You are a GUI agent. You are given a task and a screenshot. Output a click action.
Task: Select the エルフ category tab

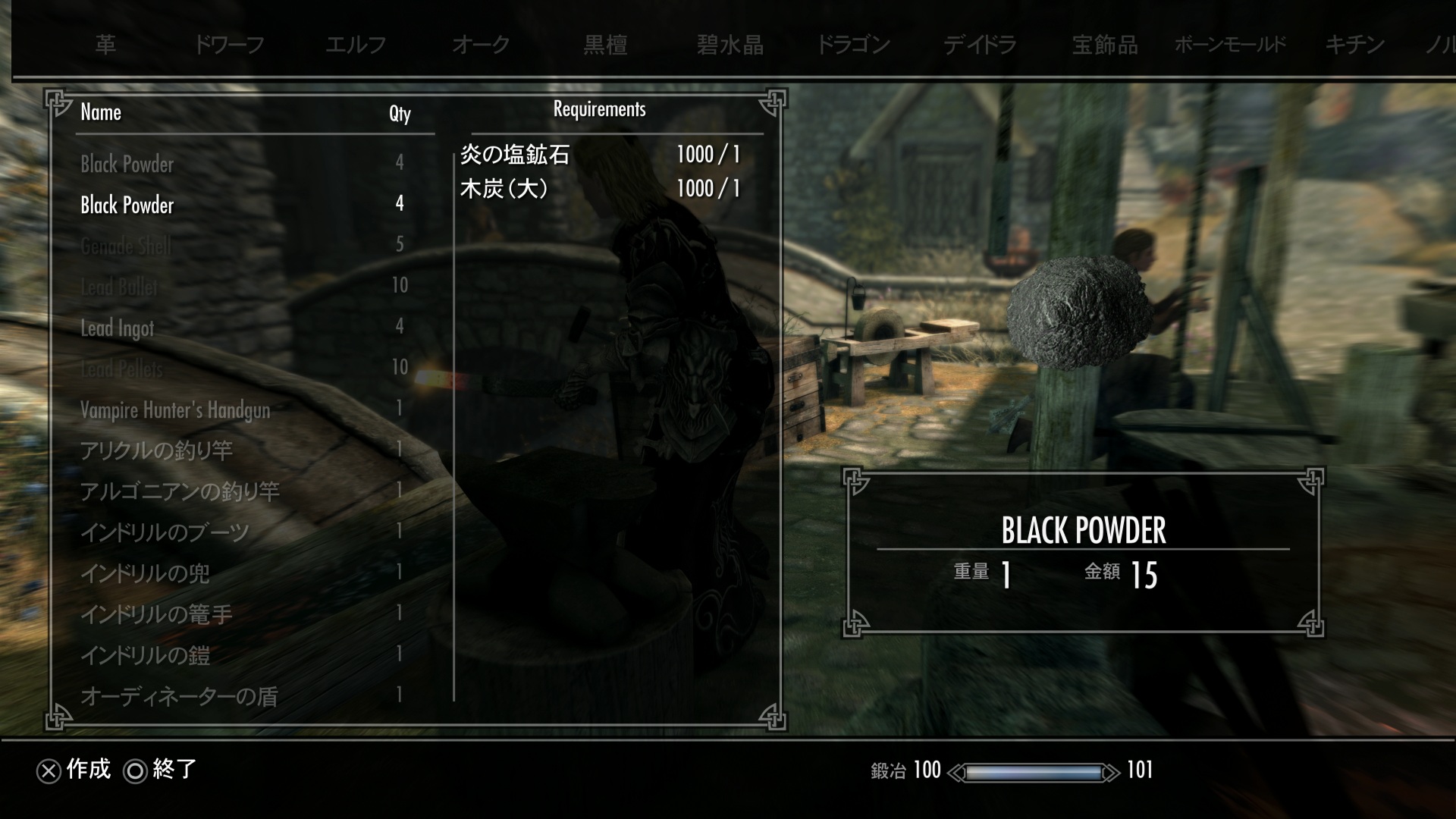tap(355, 45)
